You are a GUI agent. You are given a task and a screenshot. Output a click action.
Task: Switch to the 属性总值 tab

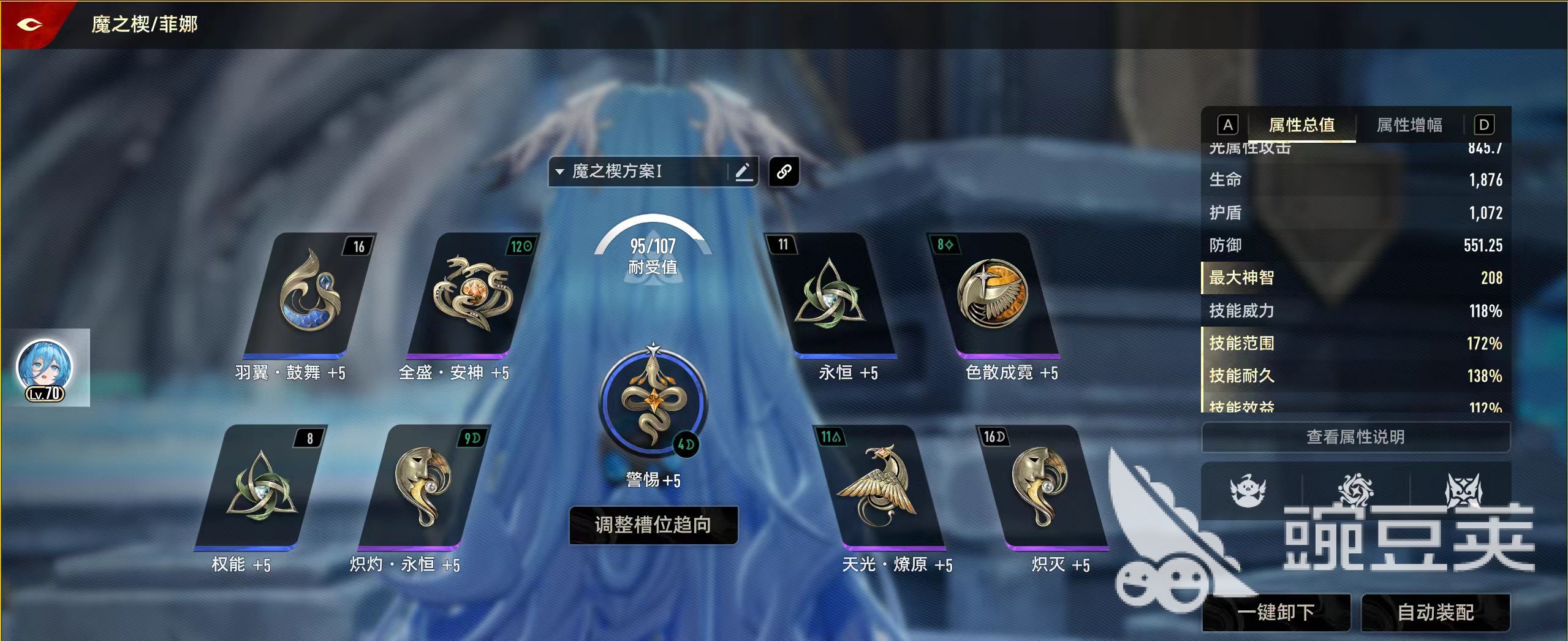coord(1300,126)
